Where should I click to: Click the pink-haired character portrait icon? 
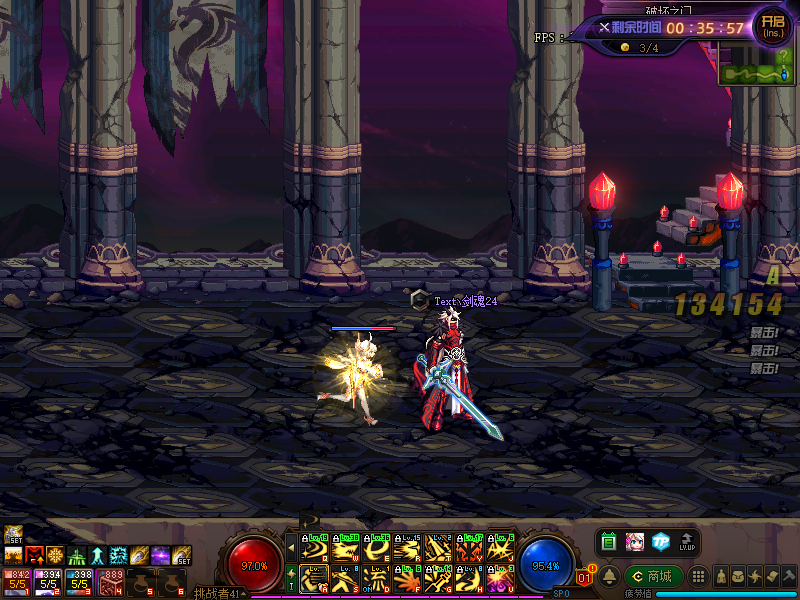(634, 542)
